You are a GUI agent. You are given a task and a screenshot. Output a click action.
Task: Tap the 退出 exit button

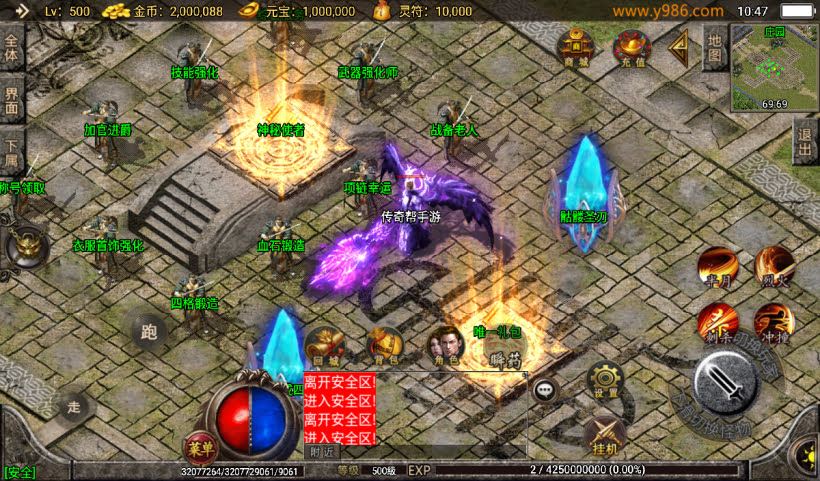[806, 143]
